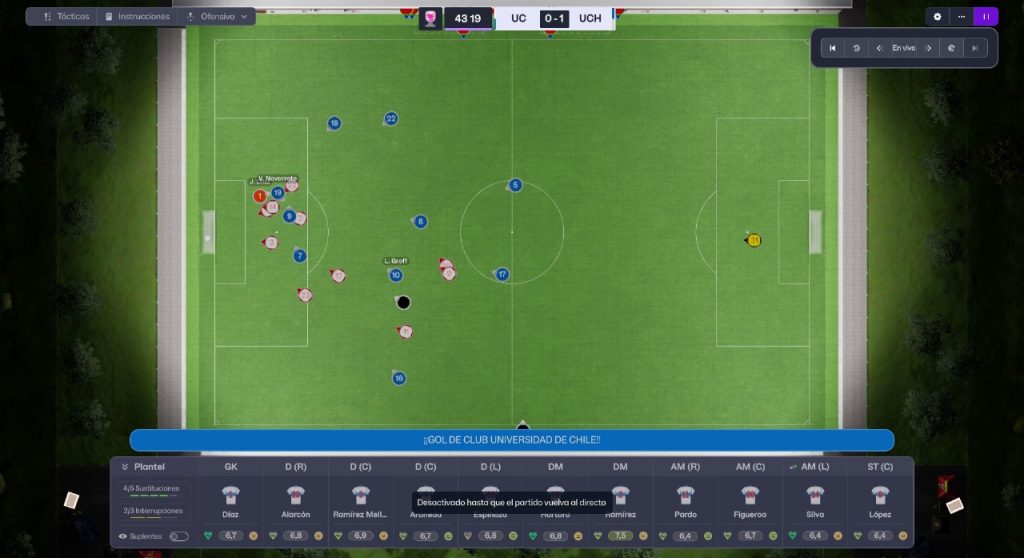Pause the match with the purple button
Viewport: 1024px width, 558px height.
pyautogui.click(x=986, y=17)
